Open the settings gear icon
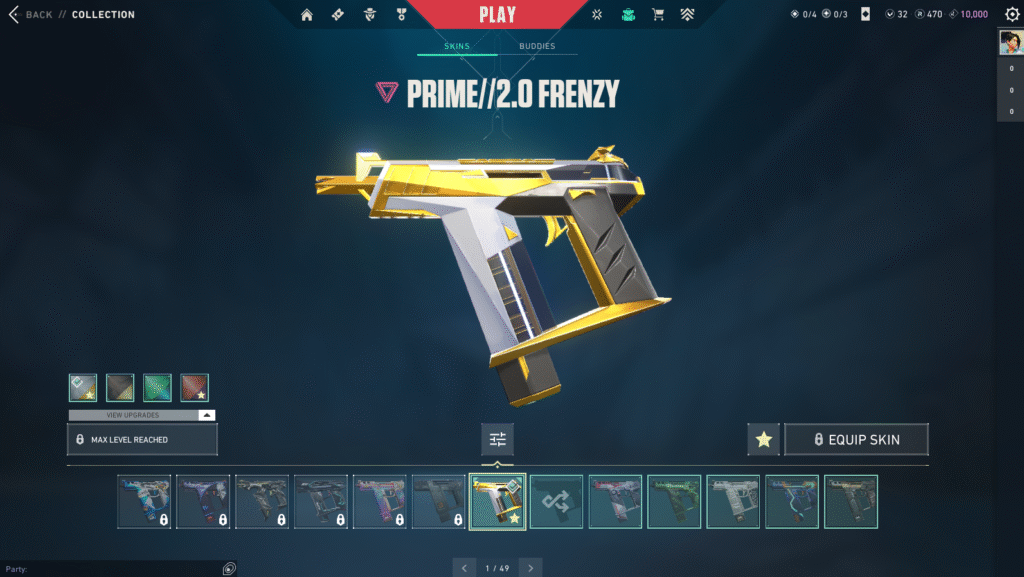This screenshot has height=577, width=1024. click(1011, 15)
